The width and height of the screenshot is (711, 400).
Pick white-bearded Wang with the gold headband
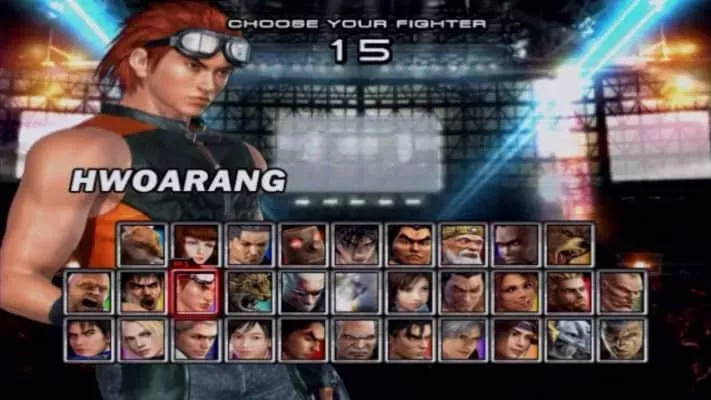click(464, 244)
